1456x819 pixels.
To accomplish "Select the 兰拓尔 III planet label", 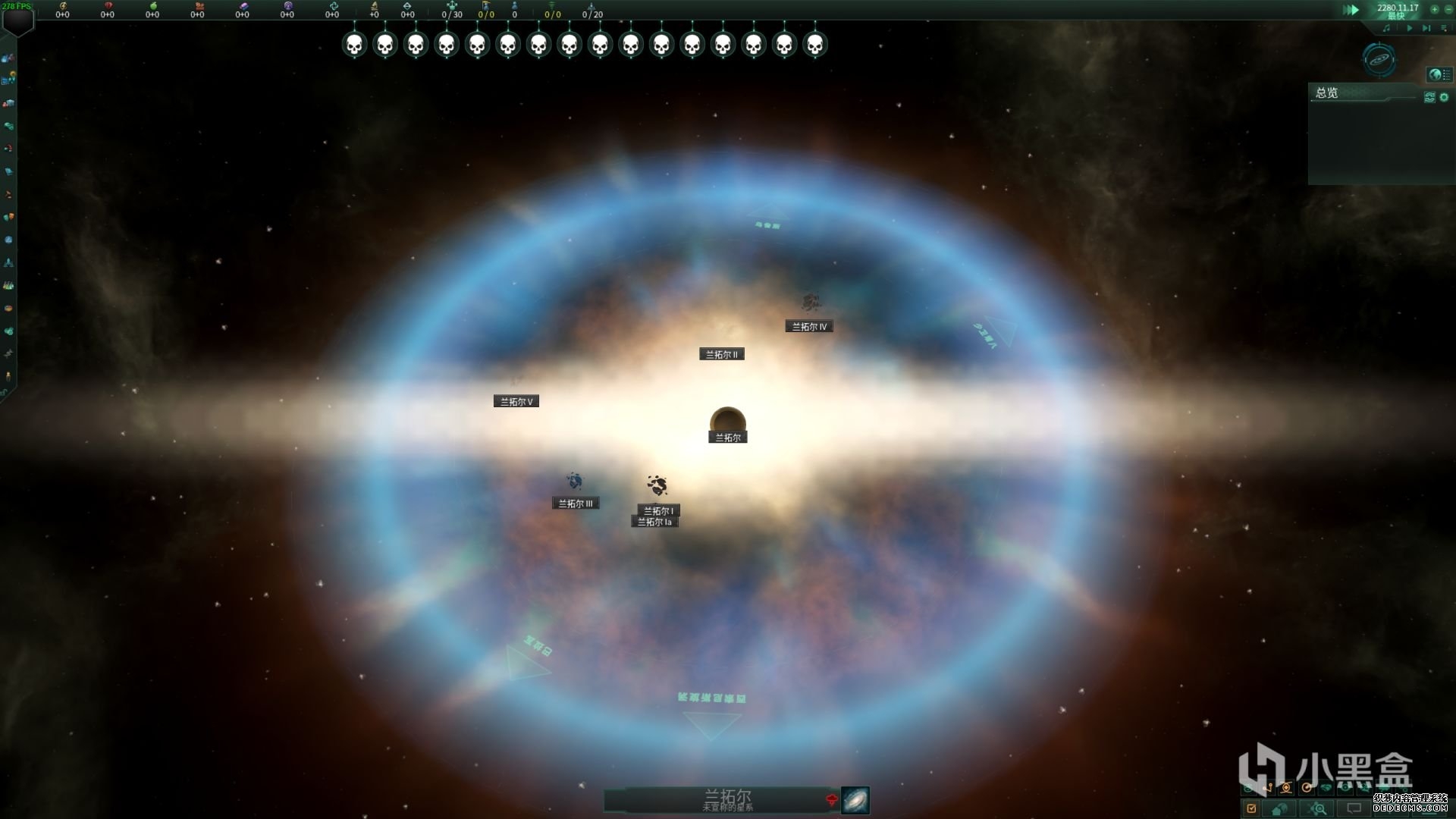I will [576, 504].
